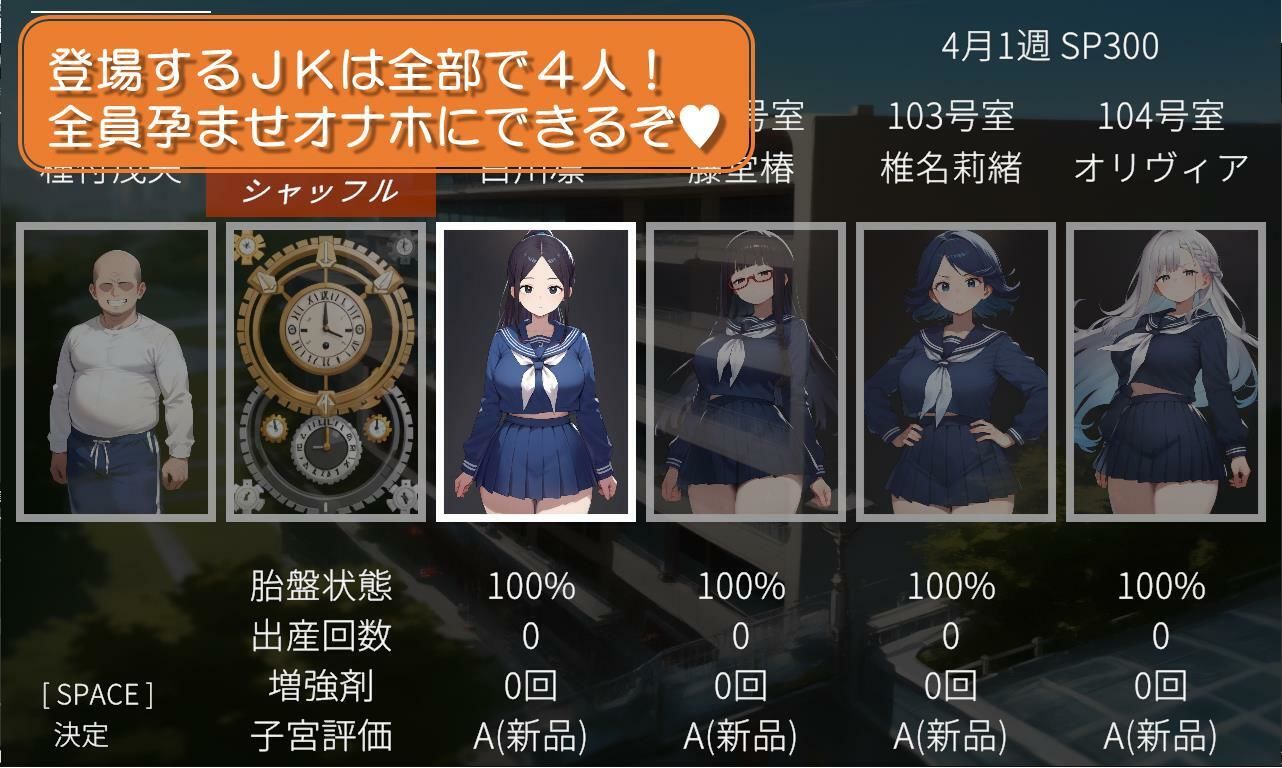Select the clockwork gears card

pos(326,372)
